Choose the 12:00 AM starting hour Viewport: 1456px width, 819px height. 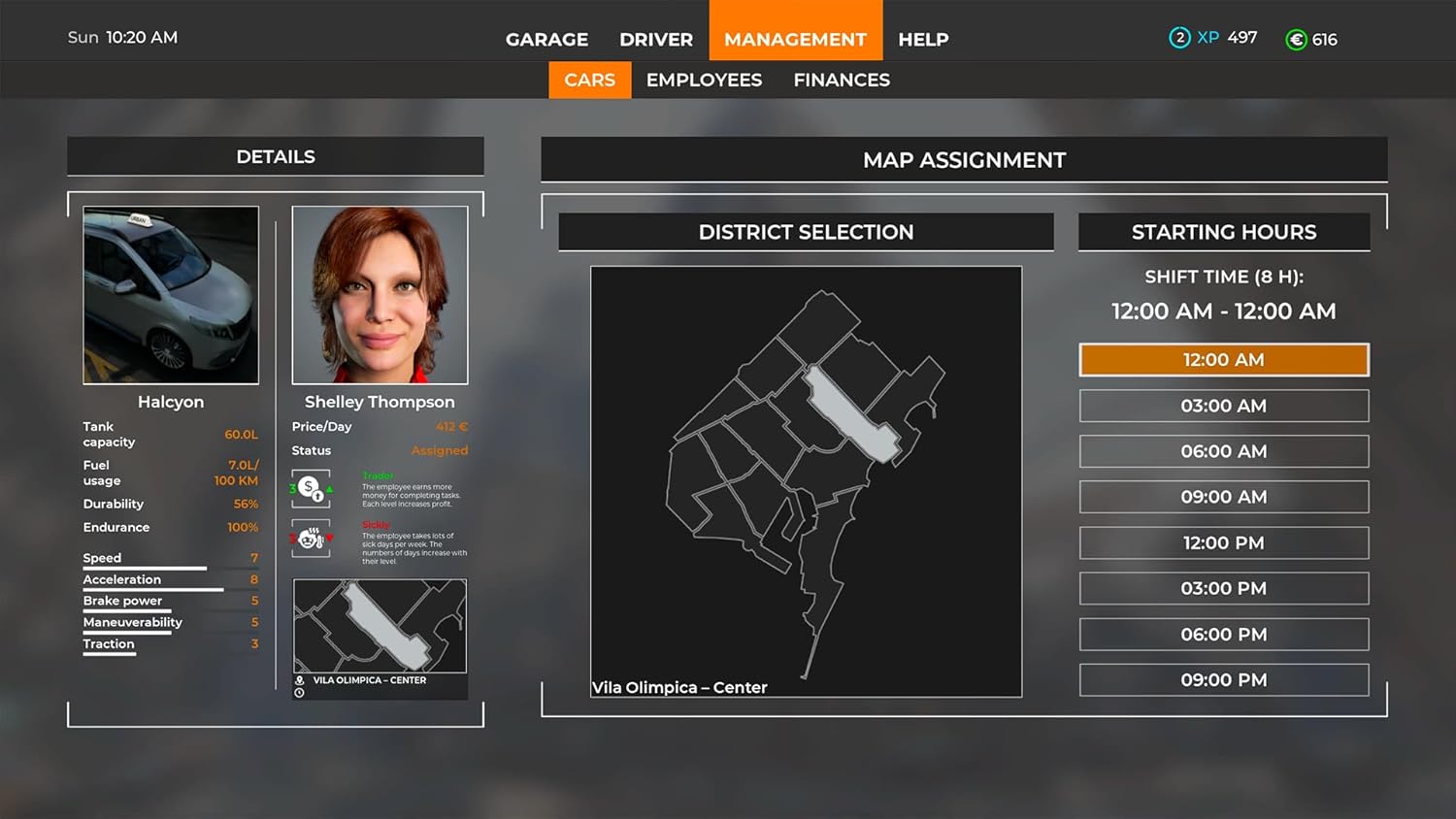click(x=1223, y=360)
